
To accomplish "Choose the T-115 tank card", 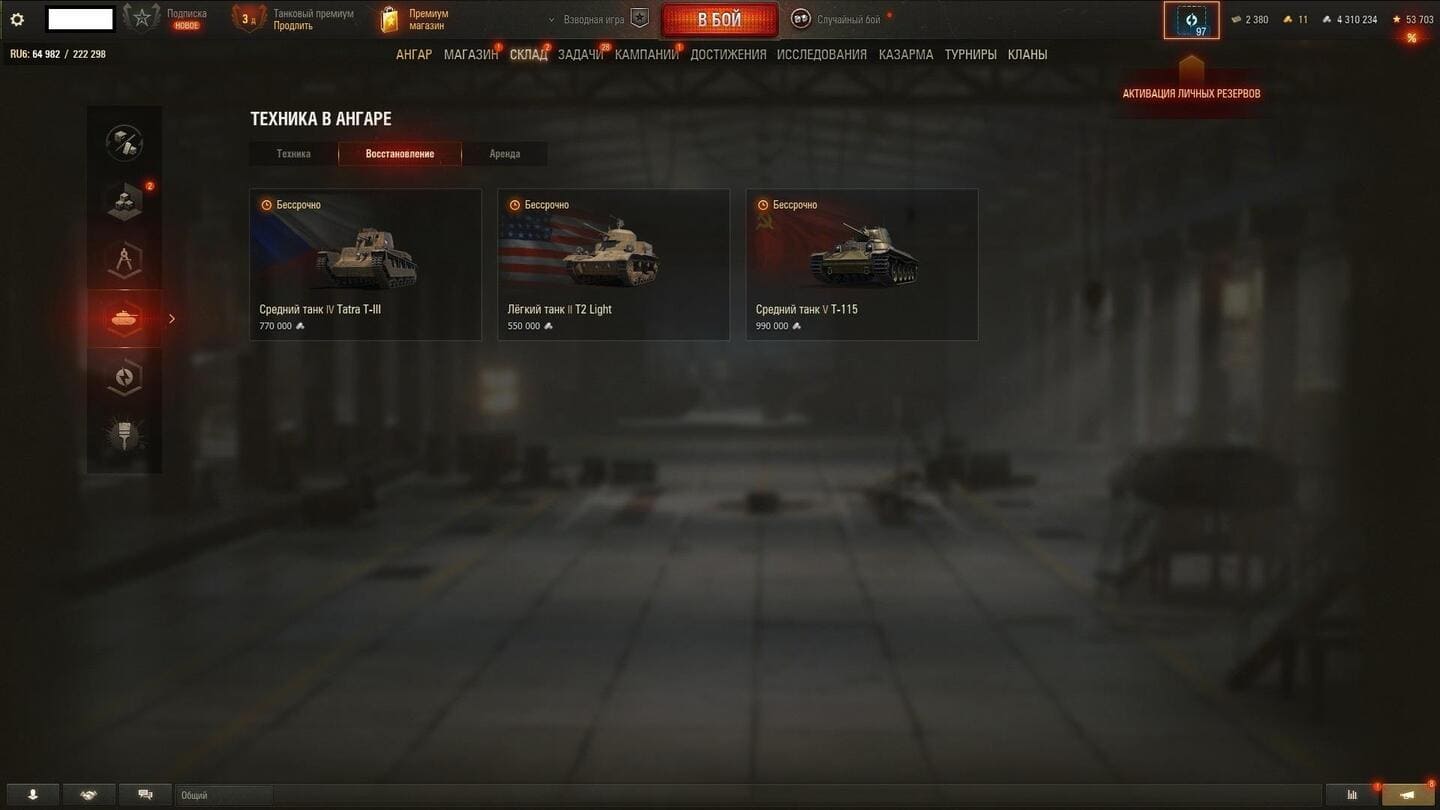I will pyautogui.click(x=861, y=265).
